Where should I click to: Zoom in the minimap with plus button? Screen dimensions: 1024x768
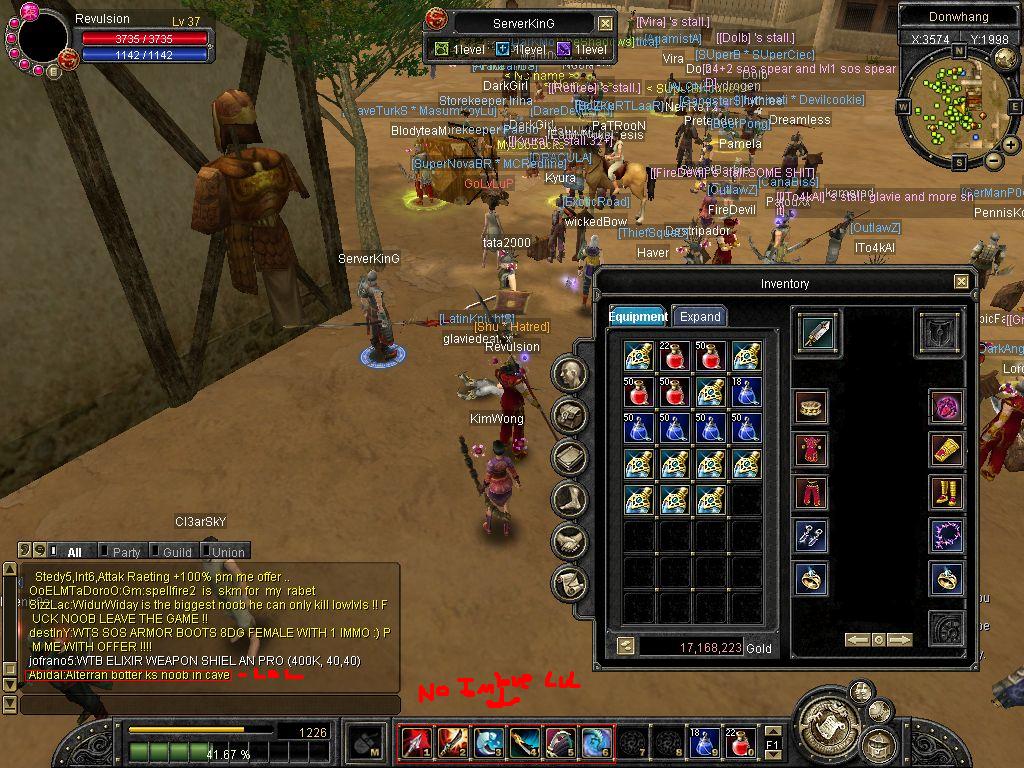(1011, 146)
